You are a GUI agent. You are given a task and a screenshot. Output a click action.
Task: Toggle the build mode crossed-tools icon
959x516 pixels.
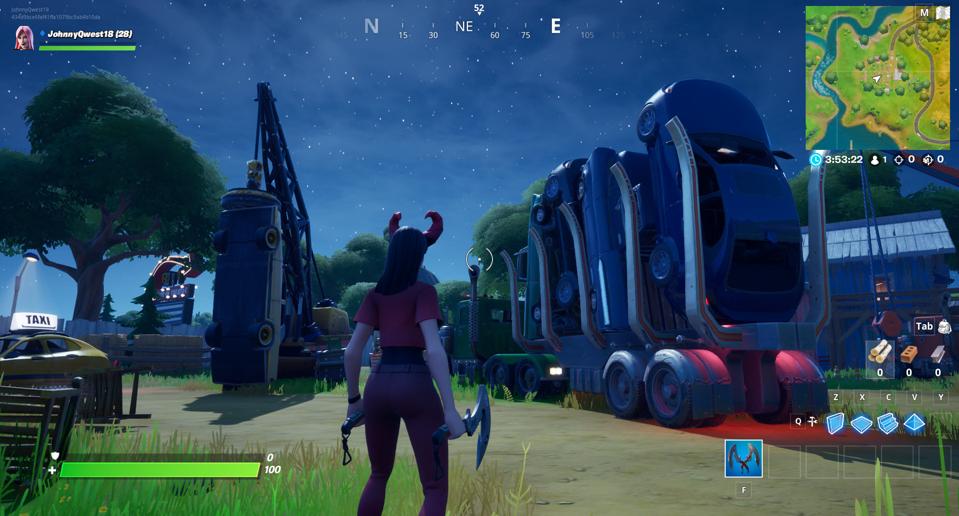[812, 422]
